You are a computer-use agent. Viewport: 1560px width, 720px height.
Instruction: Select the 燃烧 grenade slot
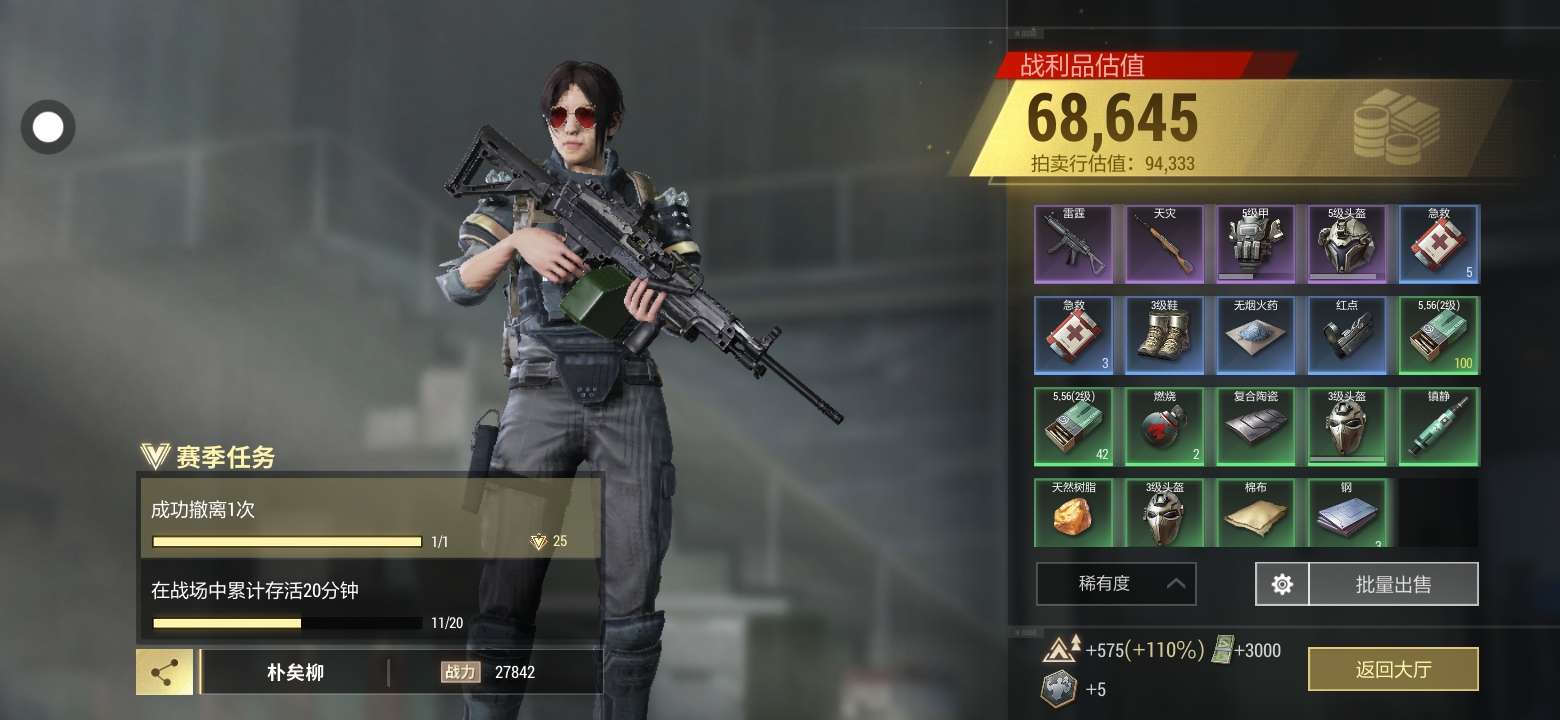point(1164,426)
